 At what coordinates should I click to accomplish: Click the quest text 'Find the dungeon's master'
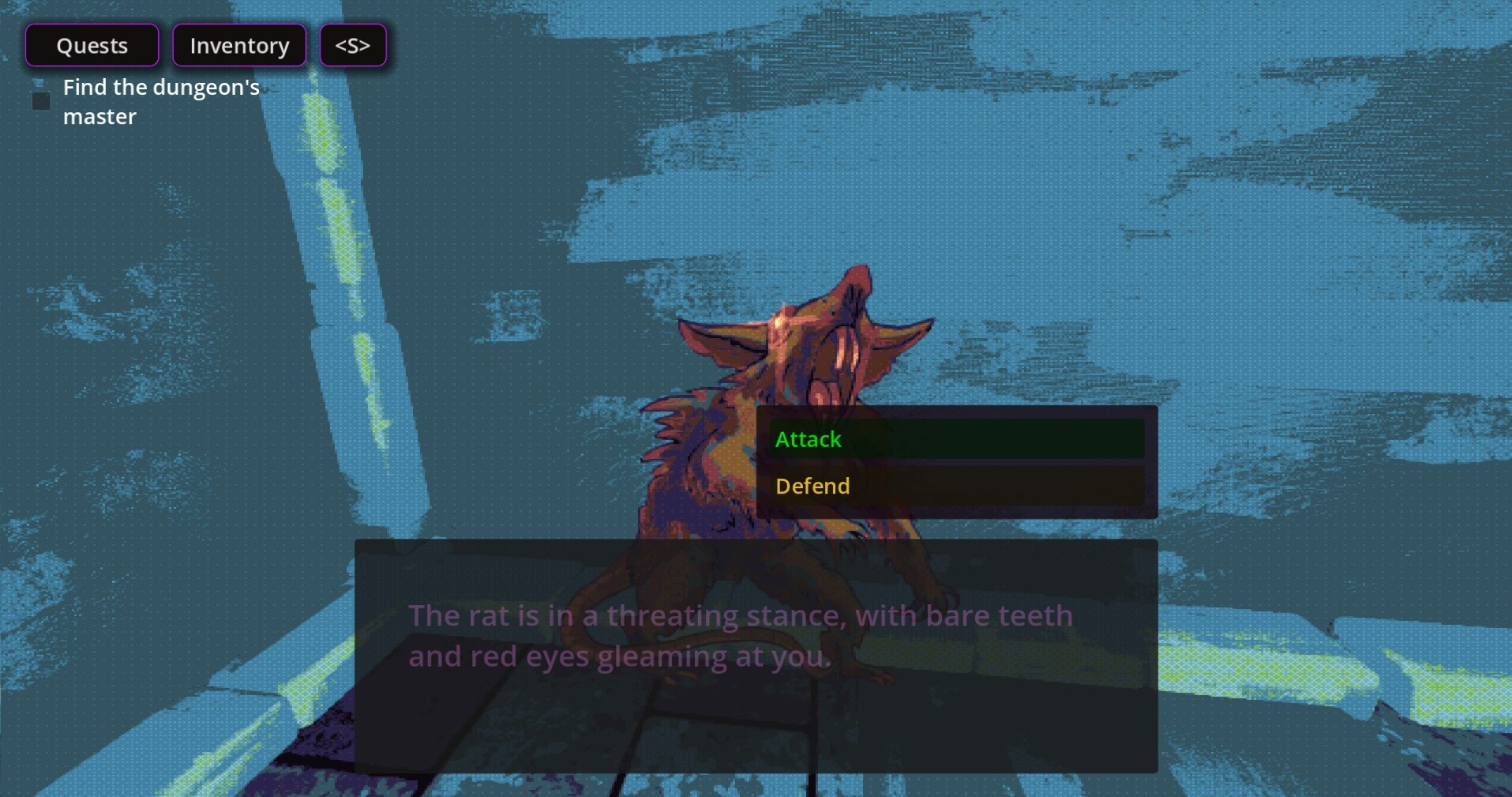coord(161,101)
